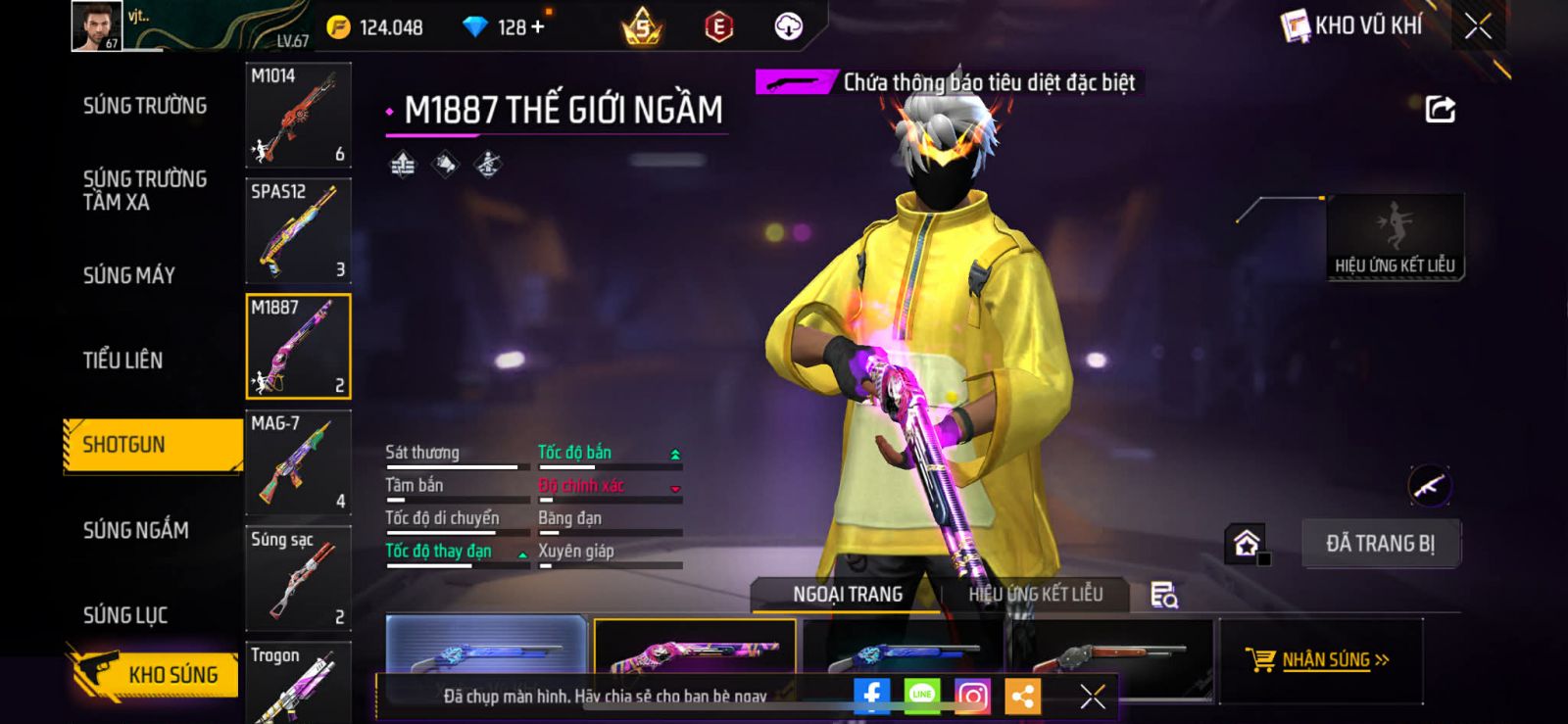Pick the SPAS12 shotgun tile
The width and height of the screenshot is (1568, 724).
pyautogui.click(x=298, y=230)
